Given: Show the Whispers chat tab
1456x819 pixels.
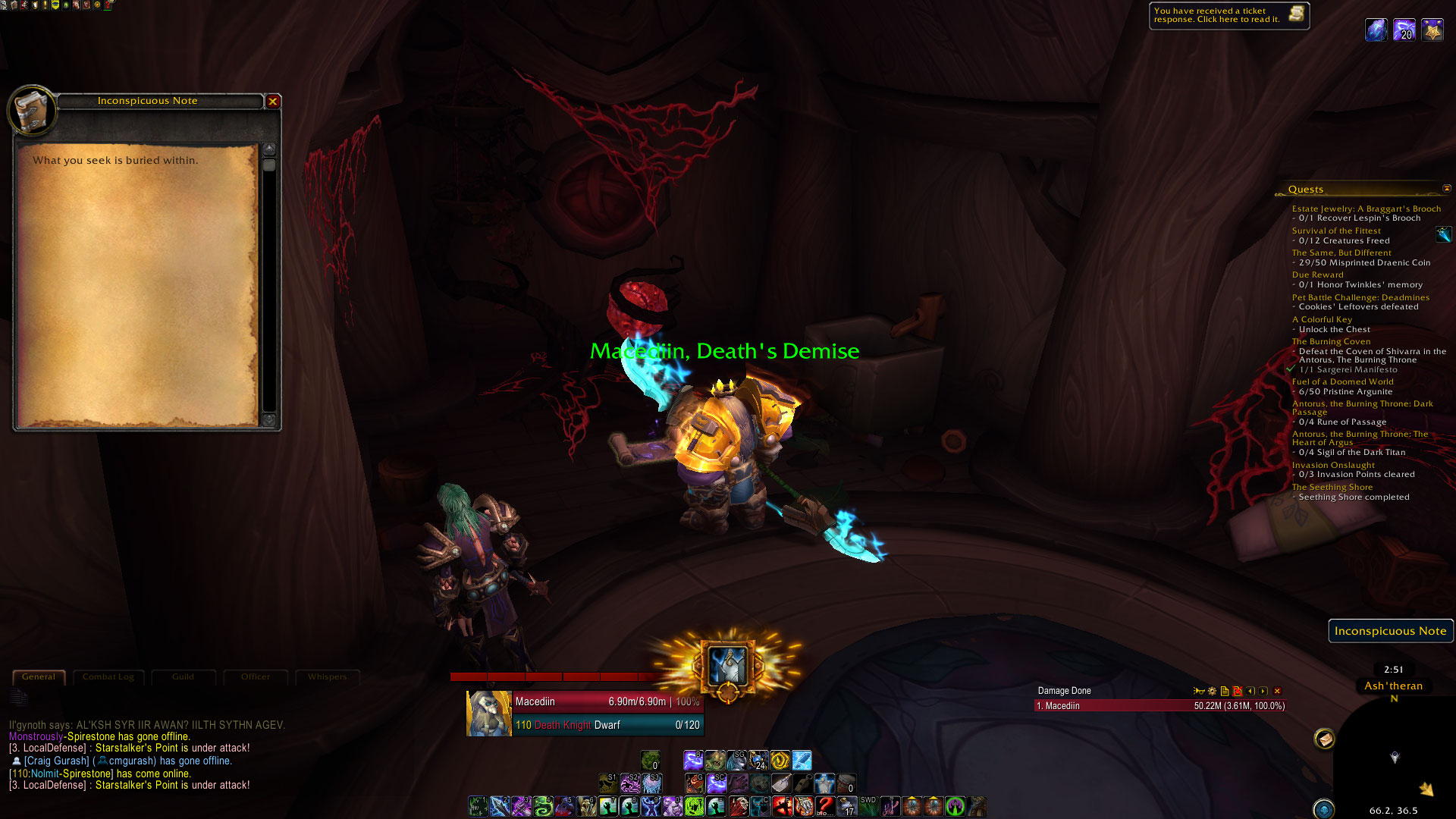Looking at the screenshot, I should click(x=327, y=677).
